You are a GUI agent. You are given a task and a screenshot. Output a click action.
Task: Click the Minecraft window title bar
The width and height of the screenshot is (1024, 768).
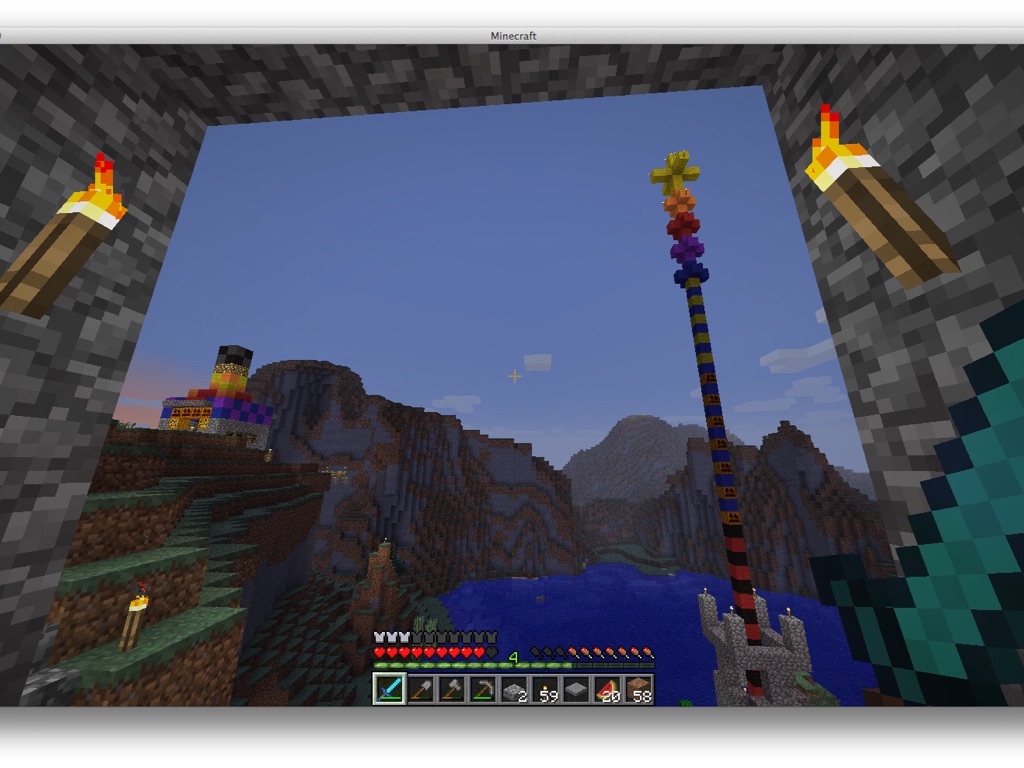[512, 35]
